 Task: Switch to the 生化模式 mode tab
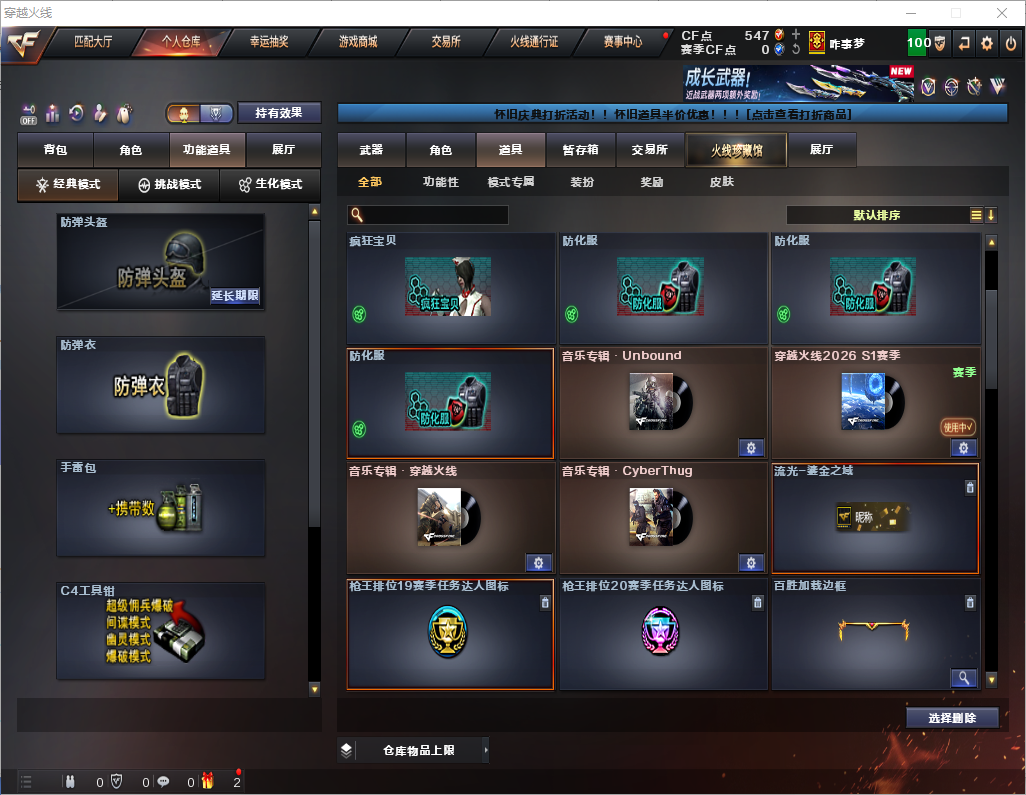coord(270,185)
